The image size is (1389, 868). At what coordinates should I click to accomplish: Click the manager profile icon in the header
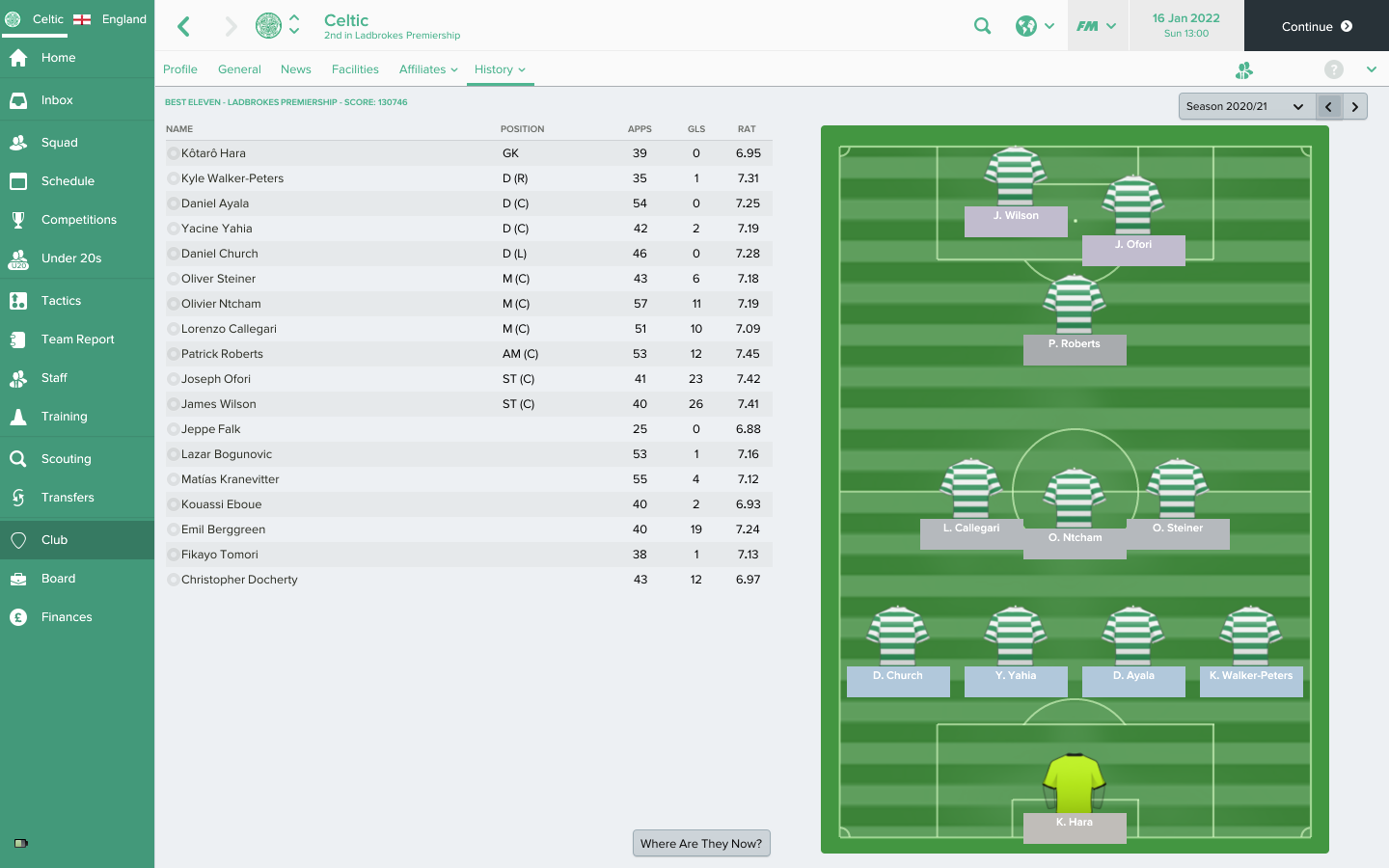[1243, 69]
